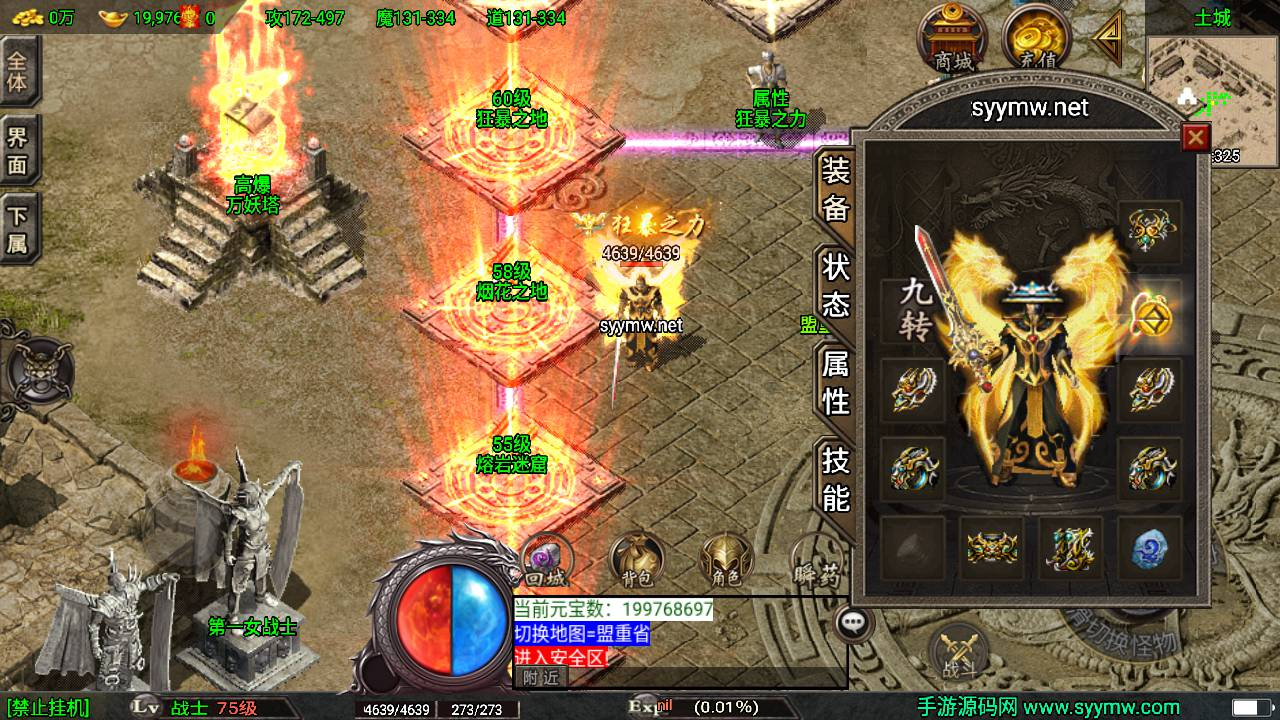The image size is (1280, 720).
Task: Close the character equipment panel
Action: [1195, 138]
